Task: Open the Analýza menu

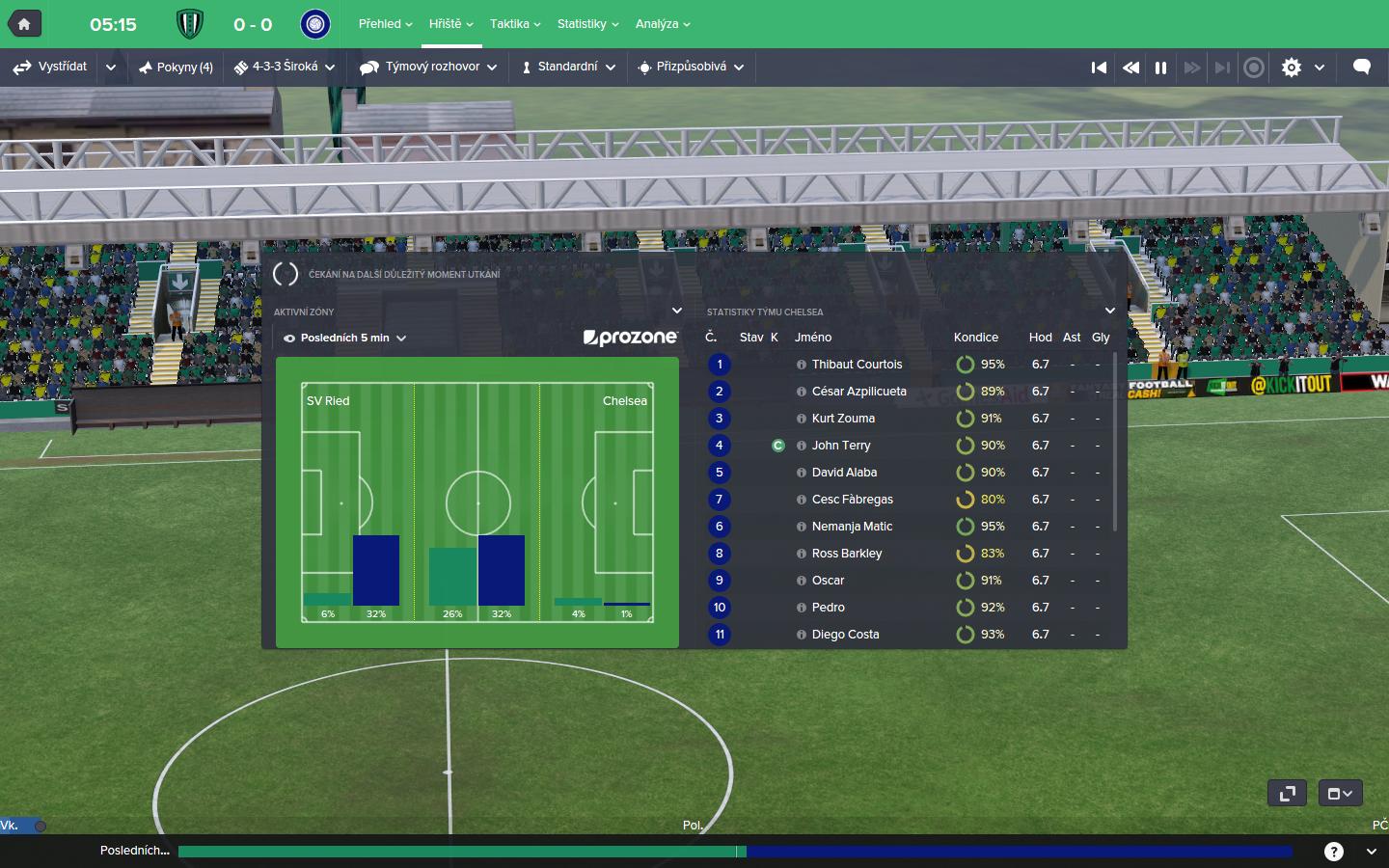Action: (663, 24)
